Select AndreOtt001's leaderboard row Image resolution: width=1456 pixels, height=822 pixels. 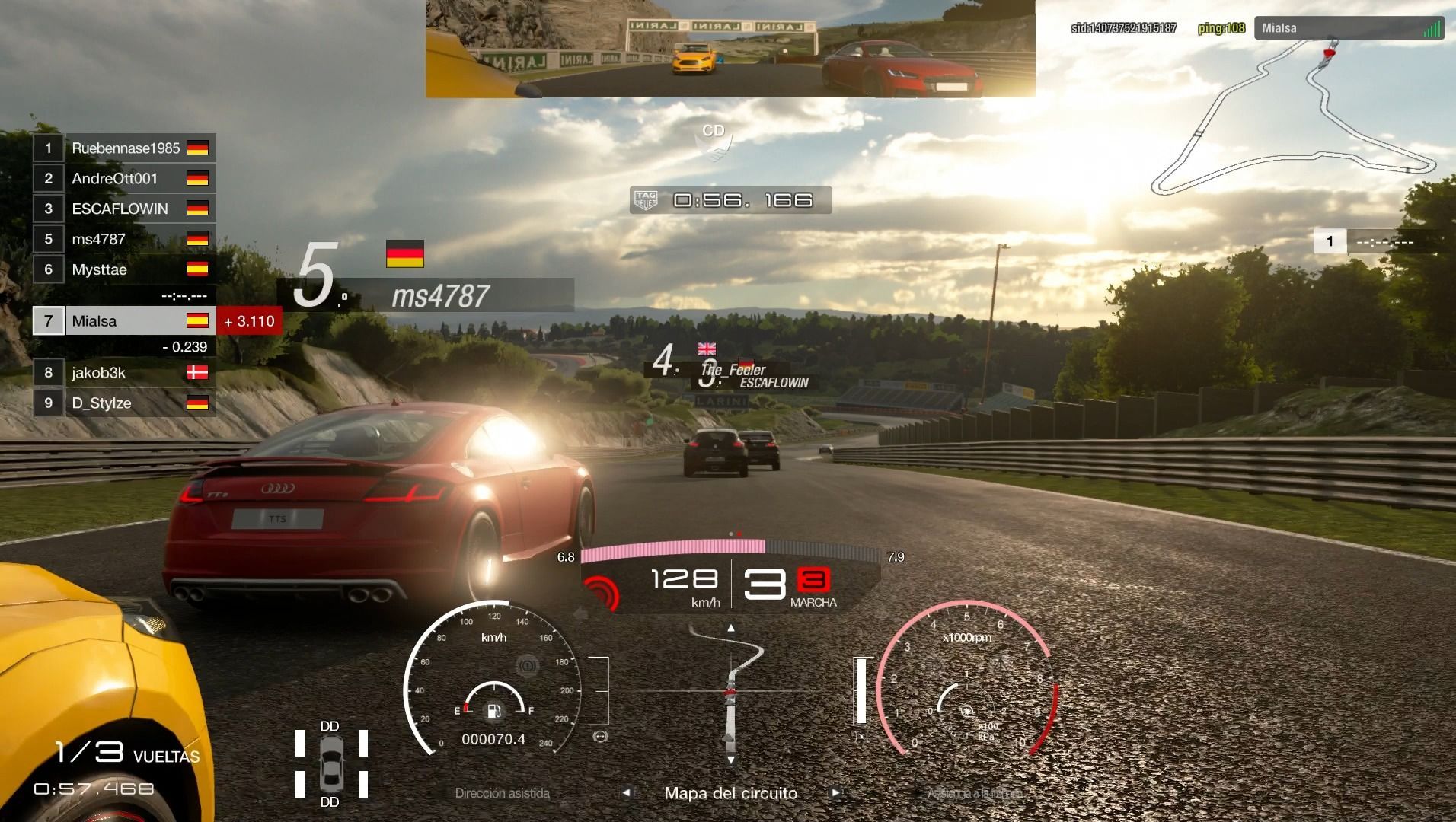tap(125, 179)
